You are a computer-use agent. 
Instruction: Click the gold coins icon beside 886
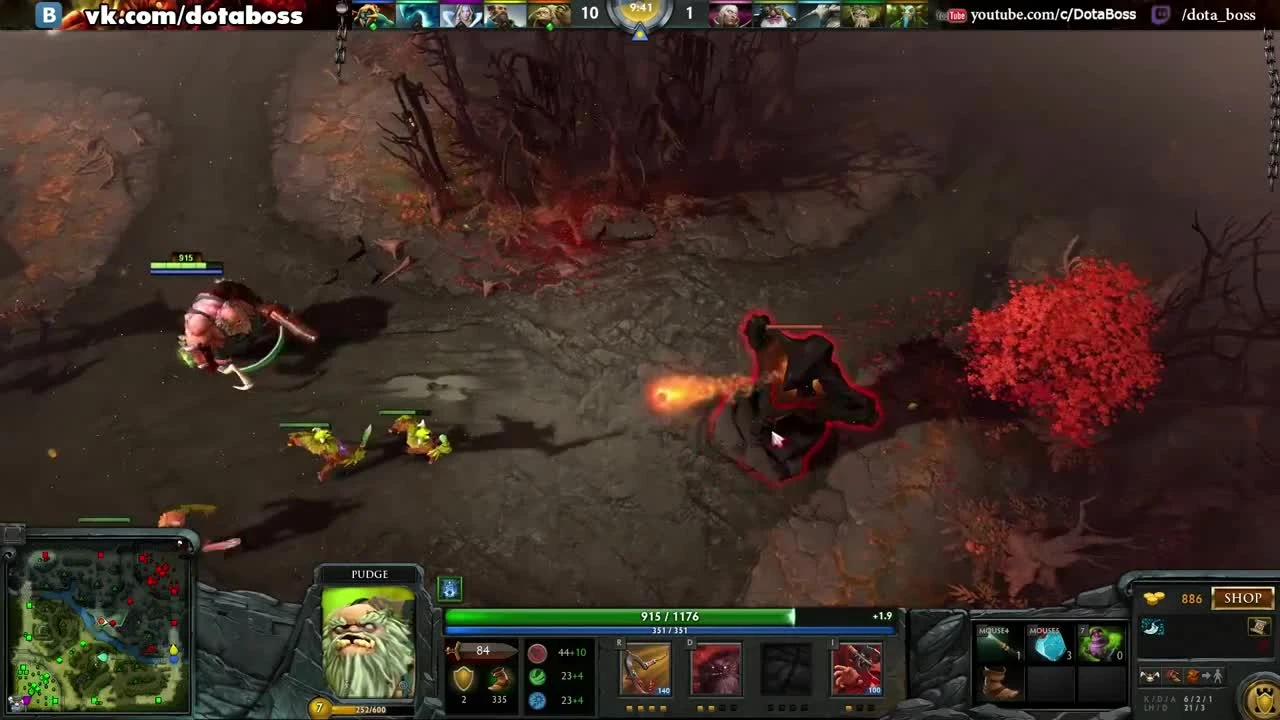(1154, 597)
